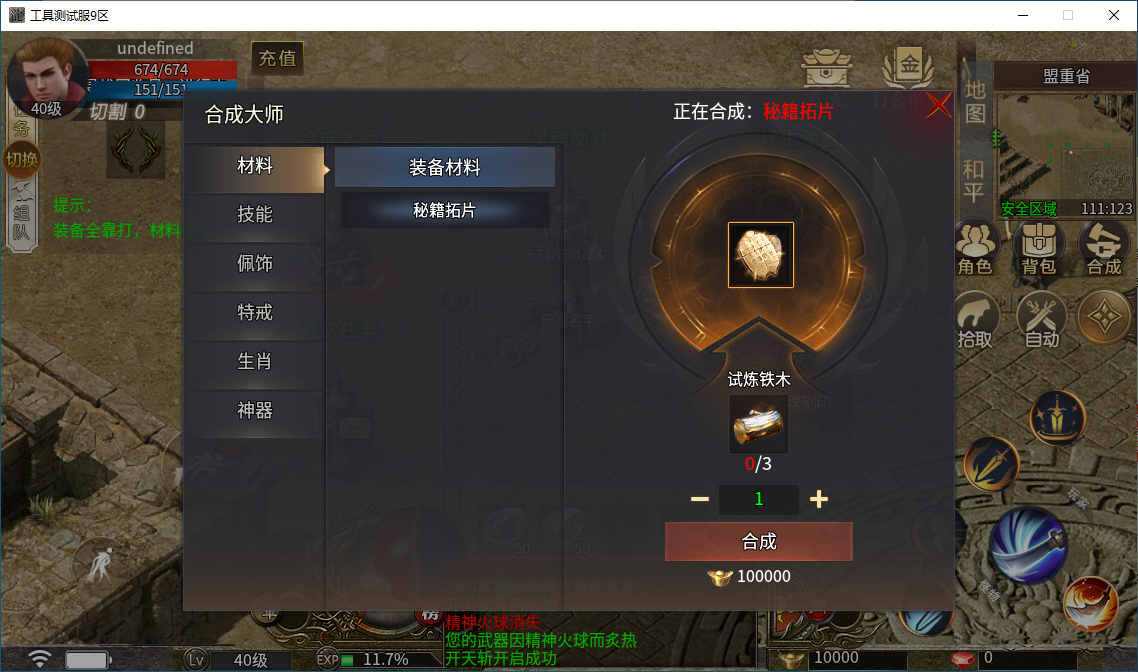Open the 背包 backpack icon
1138x672 pixels.
pyautogui.click(x=1039, y=247)
